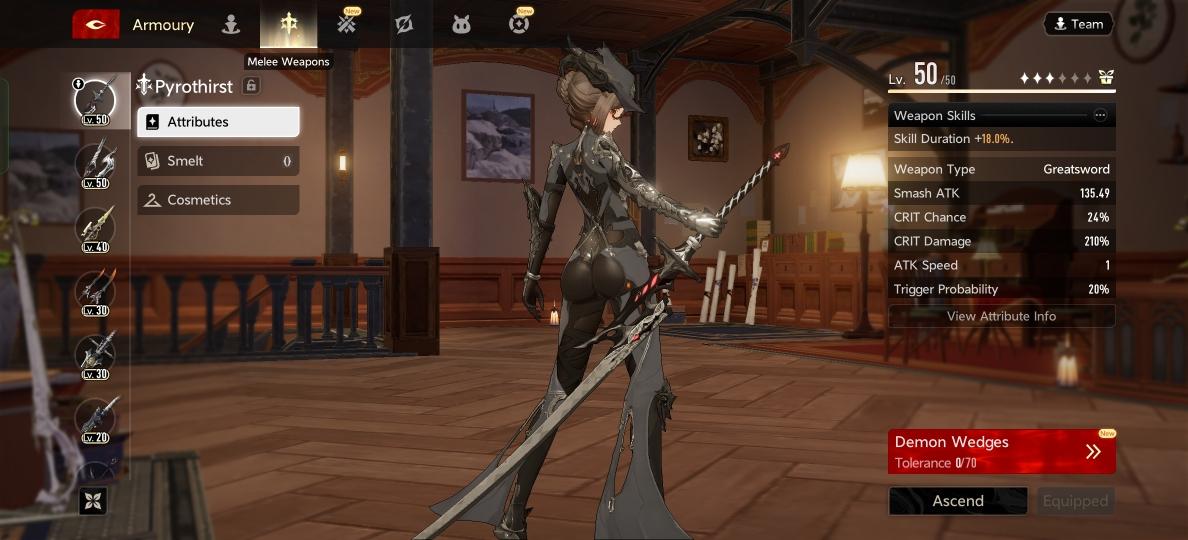1188x540 pixels.
Task: Open the Cosmetics menu
Action: [218, 200]
